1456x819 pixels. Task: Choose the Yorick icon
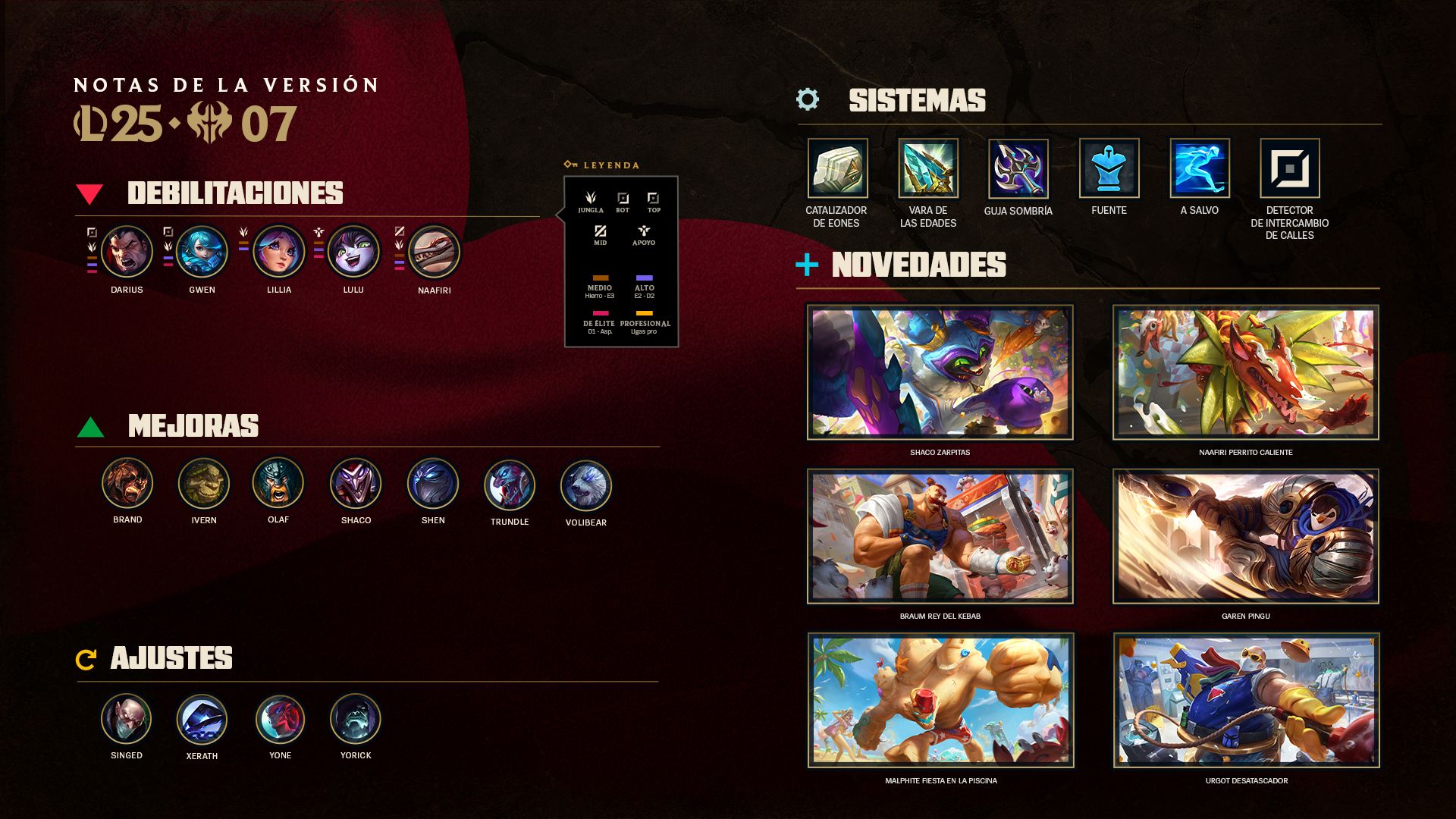(355, 719)
